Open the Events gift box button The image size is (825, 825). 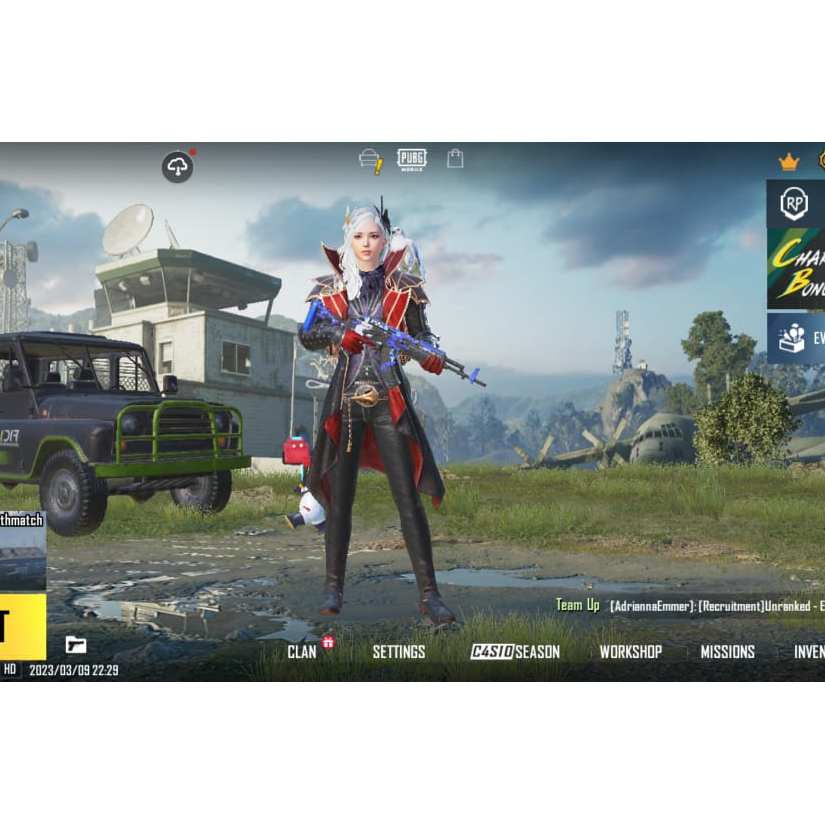pos(795,338)
